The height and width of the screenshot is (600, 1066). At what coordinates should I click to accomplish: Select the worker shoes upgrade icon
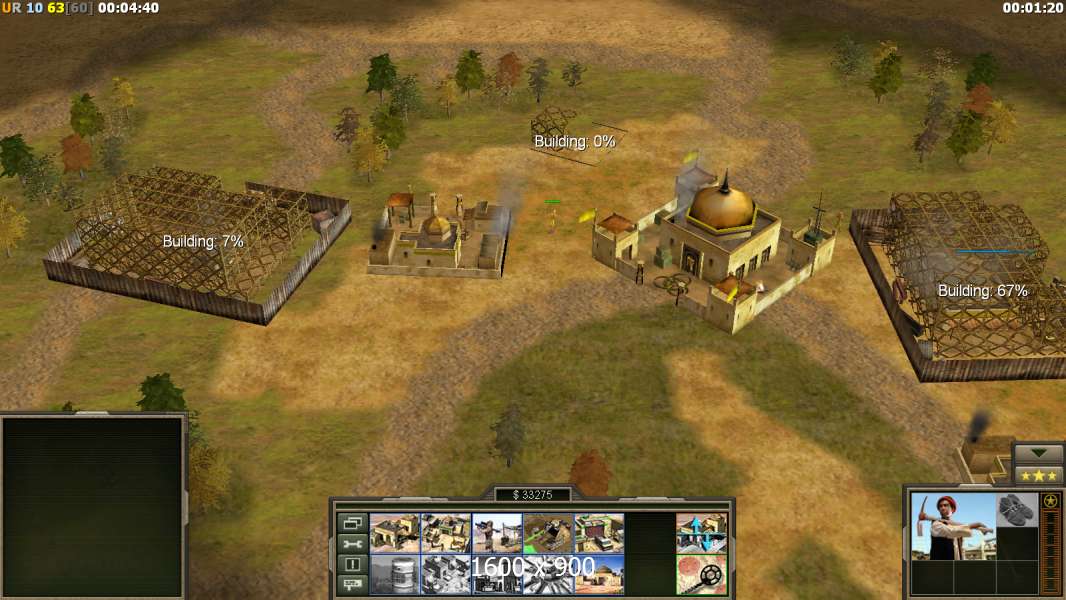[1017, 508]
